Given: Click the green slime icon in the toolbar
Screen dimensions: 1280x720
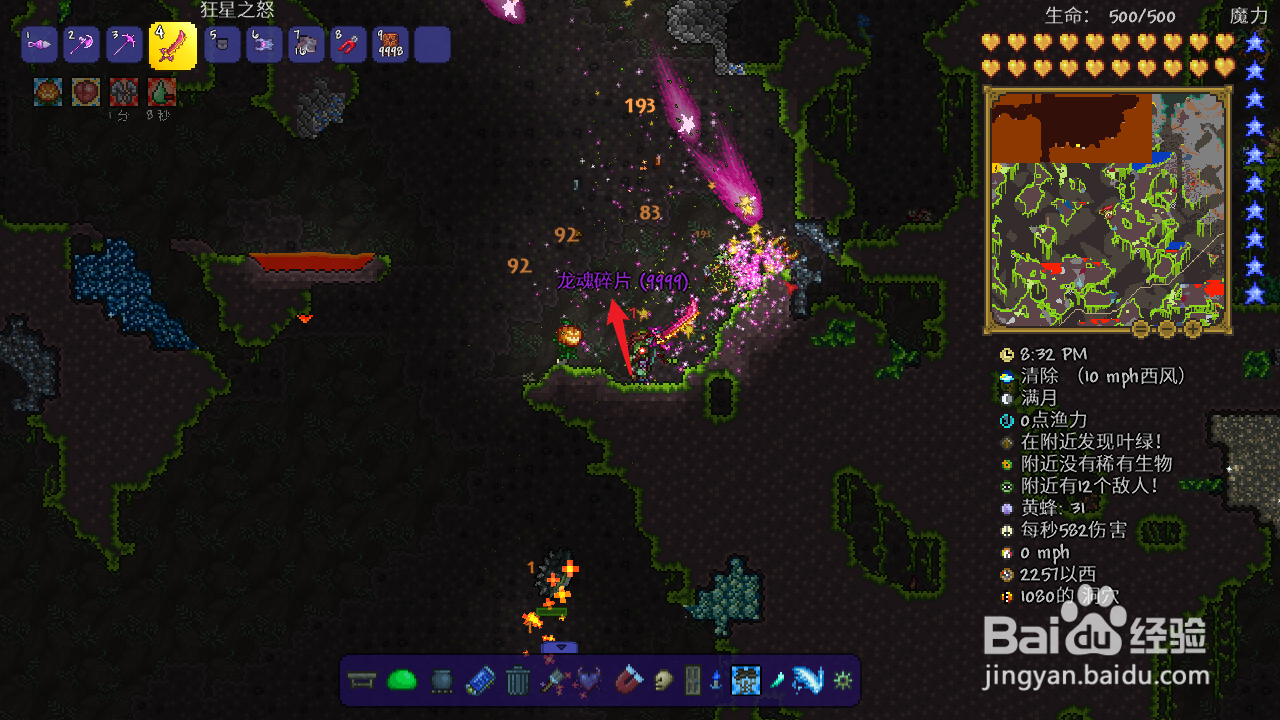Looking at the screenshot, I should 401,681.
